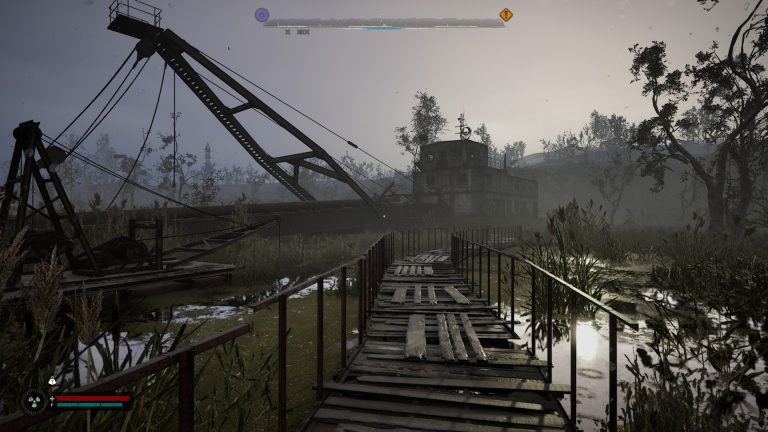
Task: Click the radiation trefoil indicator icon
Action: [34, 401]
